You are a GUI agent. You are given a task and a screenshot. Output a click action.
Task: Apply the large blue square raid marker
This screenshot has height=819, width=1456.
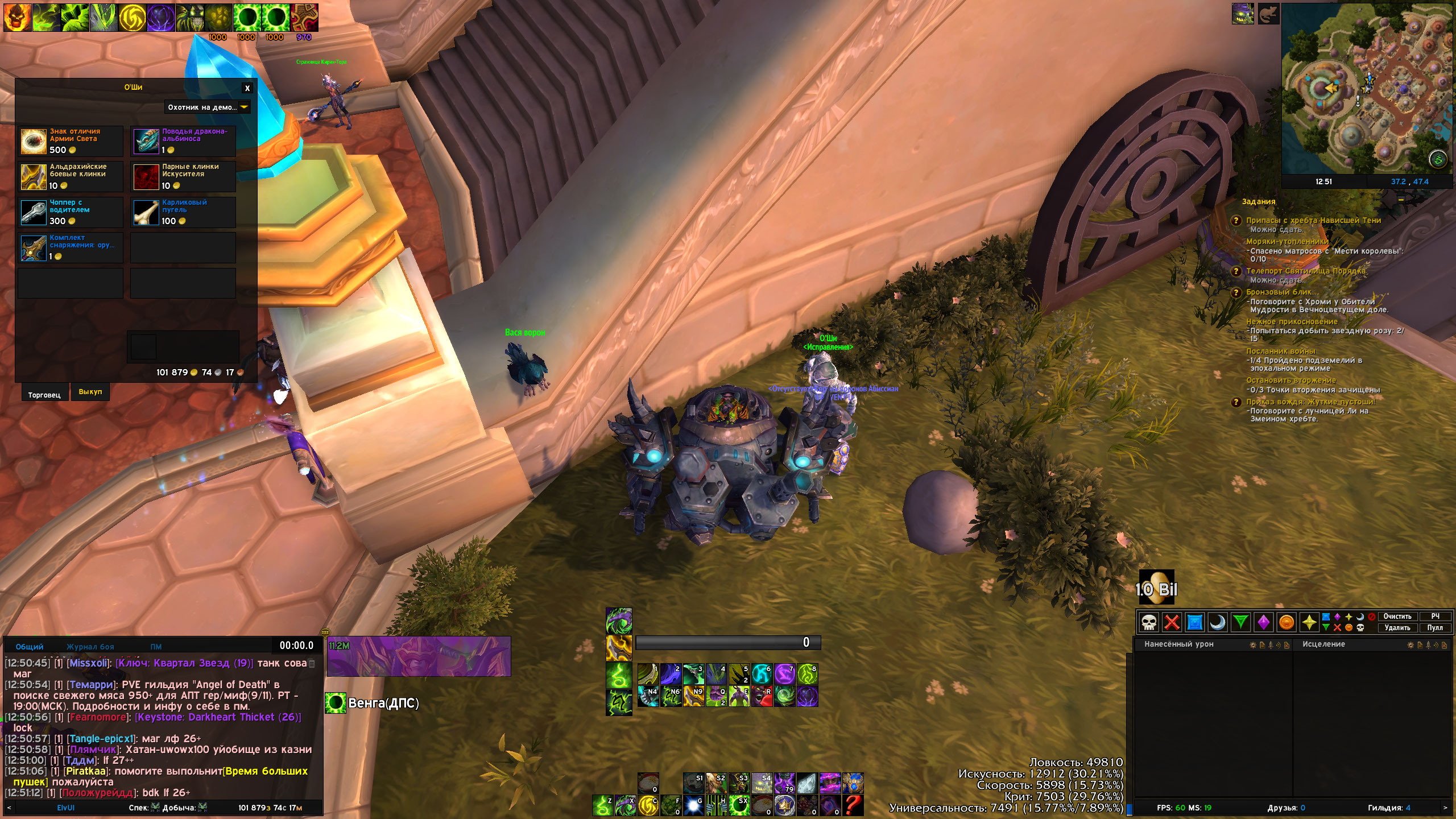[1195, 622]
